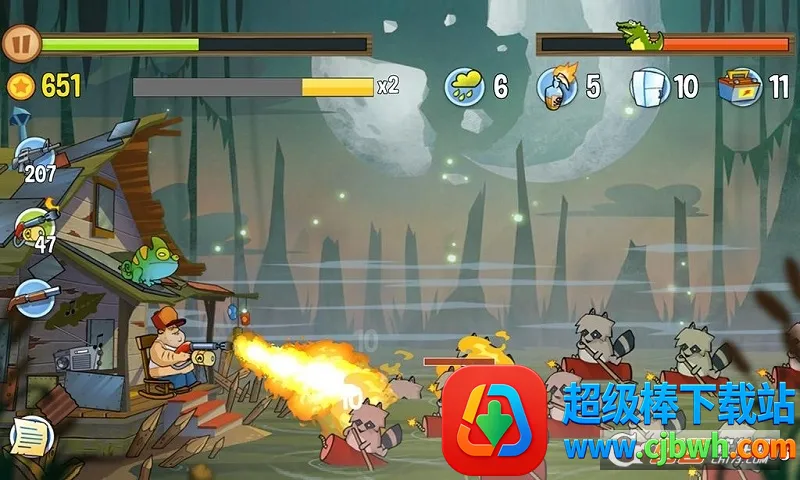
Task: Activate the storm cloud power-up
Action: click(465, 86)
